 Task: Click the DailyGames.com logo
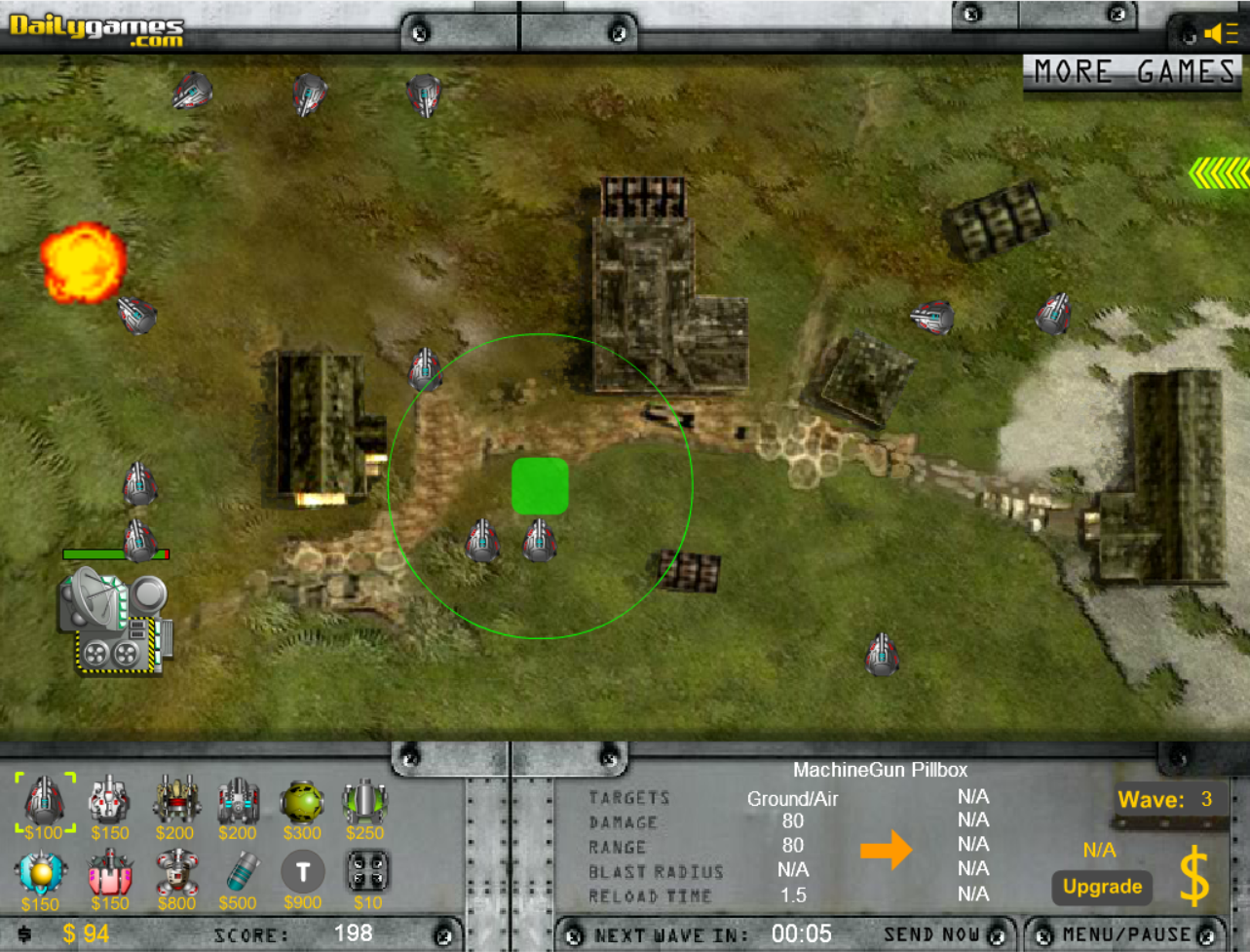click(x=95, y=27)
